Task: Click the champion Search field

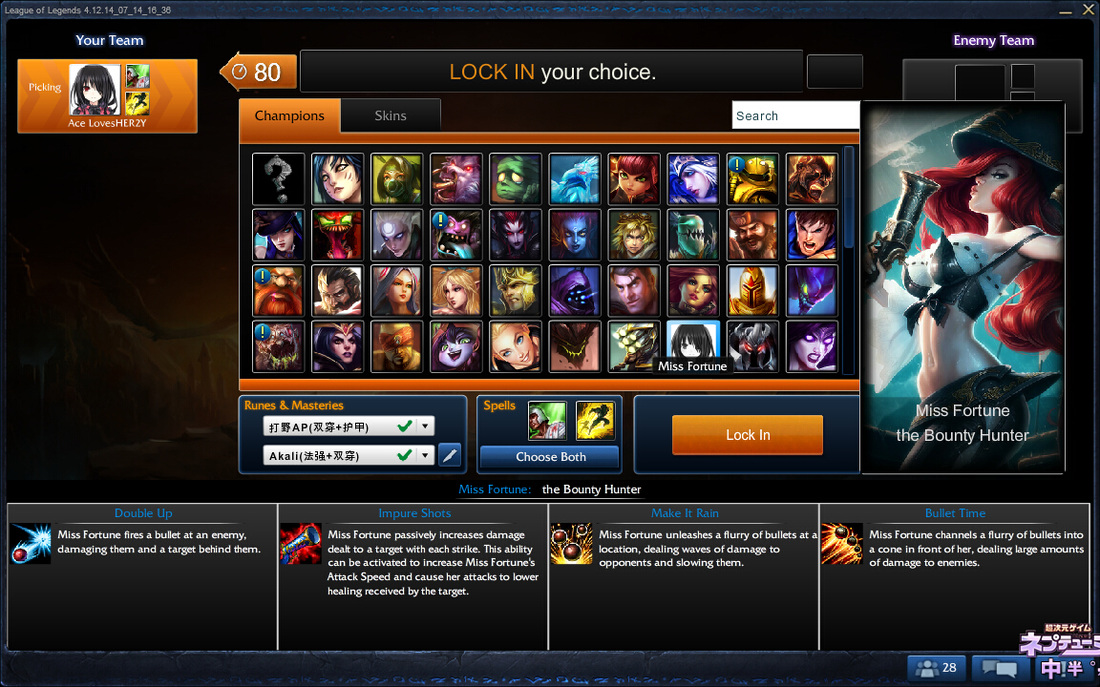Action: [795, 116]
